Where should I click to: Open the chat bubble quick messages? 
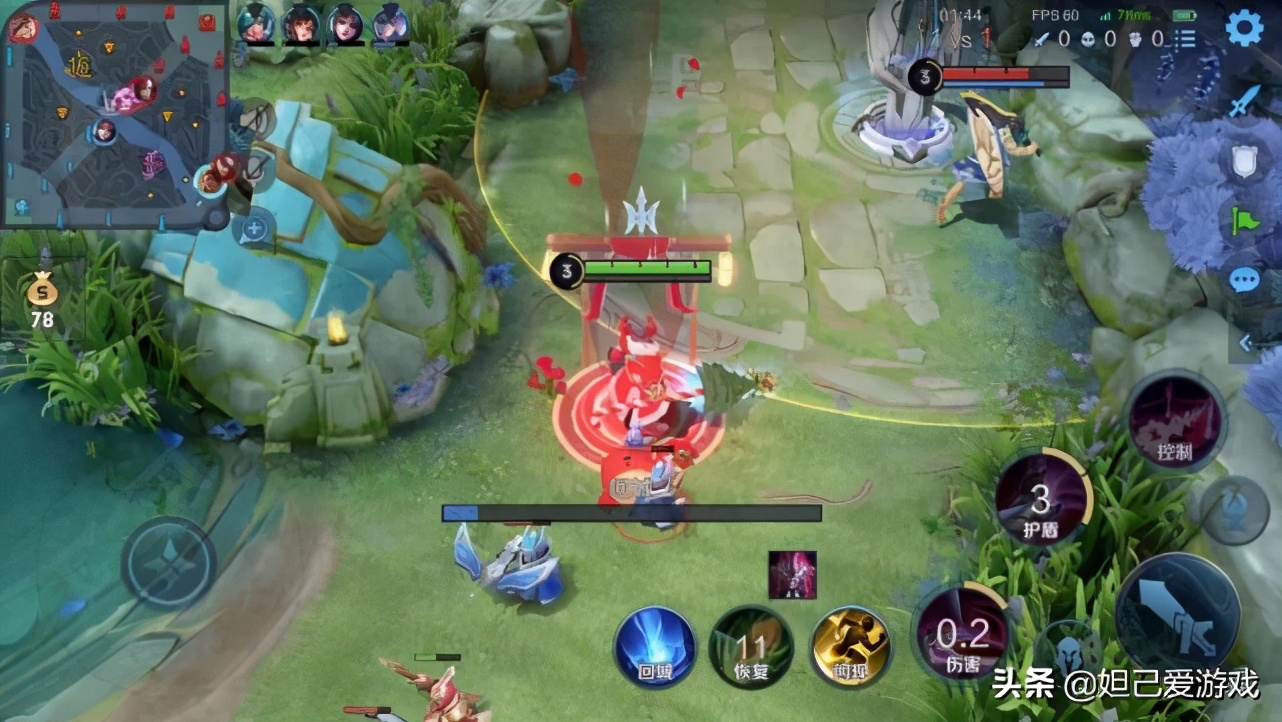[x=1244, y=279]
